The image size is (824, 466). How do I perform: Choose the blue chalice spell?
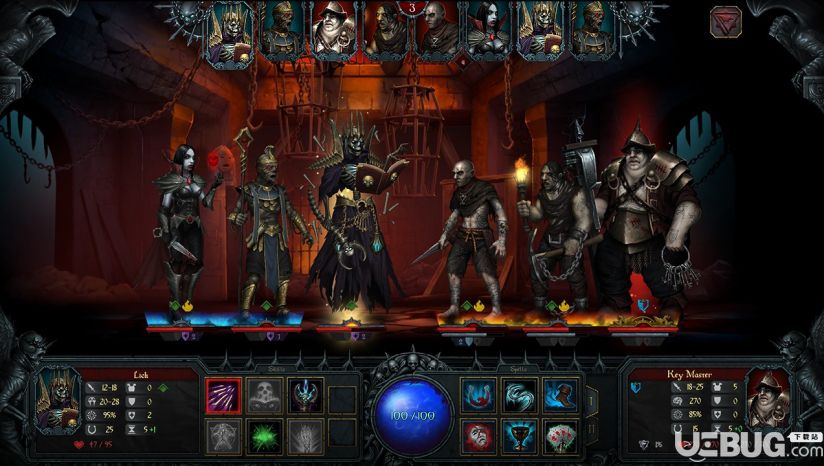pos(520,437)
